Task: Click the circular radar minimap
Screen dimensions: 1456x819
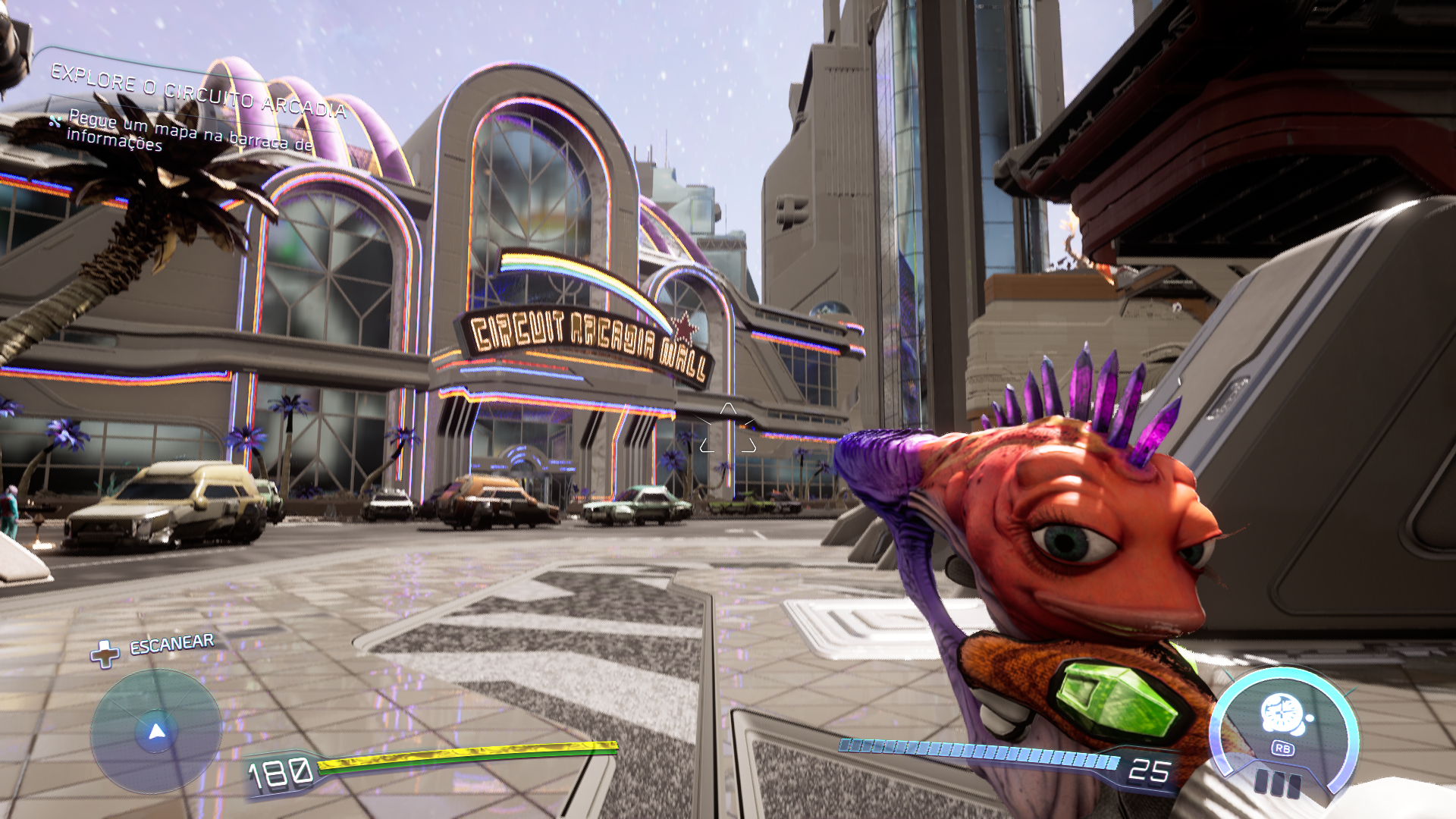Action: [x=156, y=732]
